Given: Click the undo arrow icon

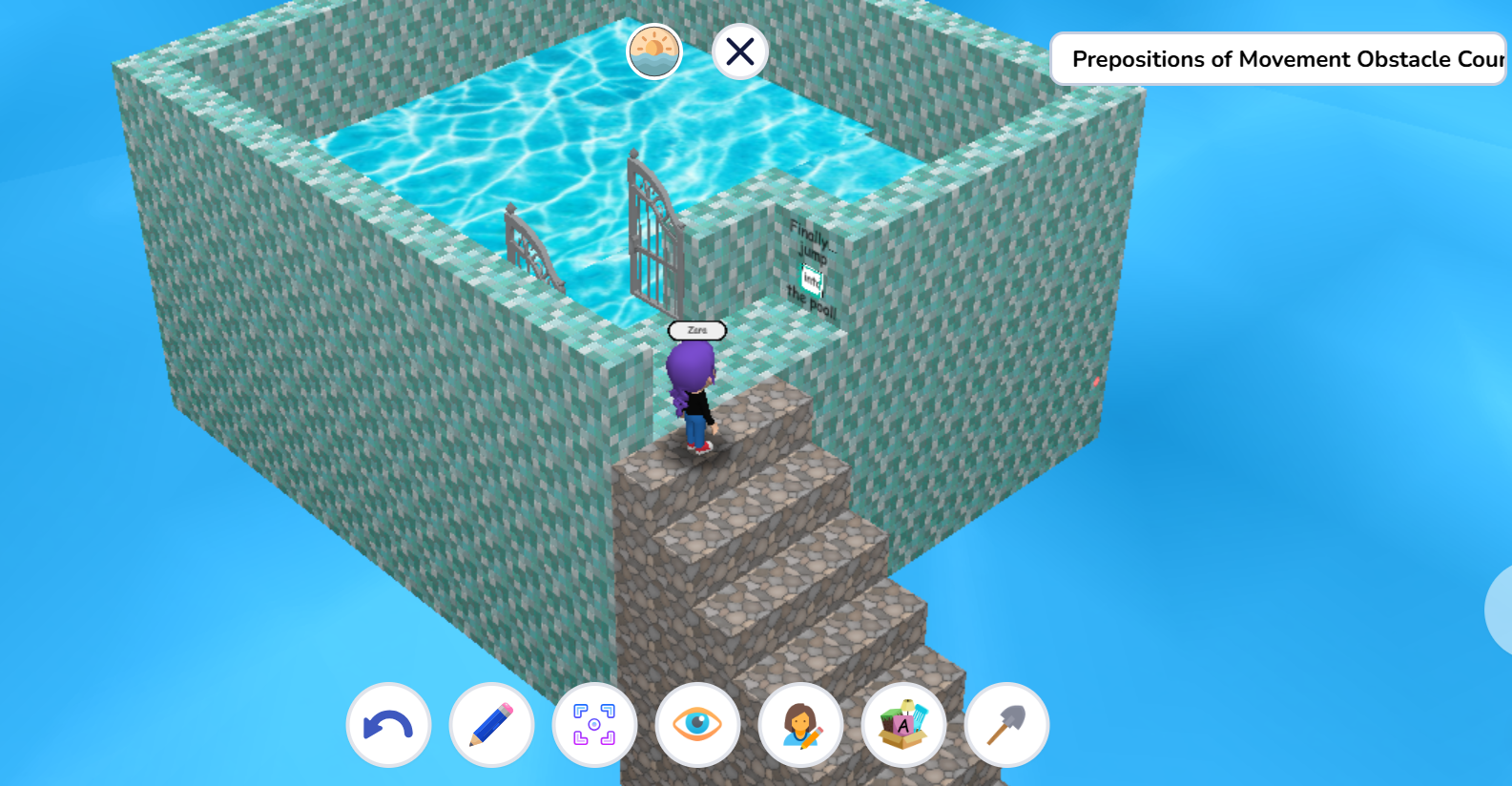Looking at the screenshot, I should coord(388,725).
